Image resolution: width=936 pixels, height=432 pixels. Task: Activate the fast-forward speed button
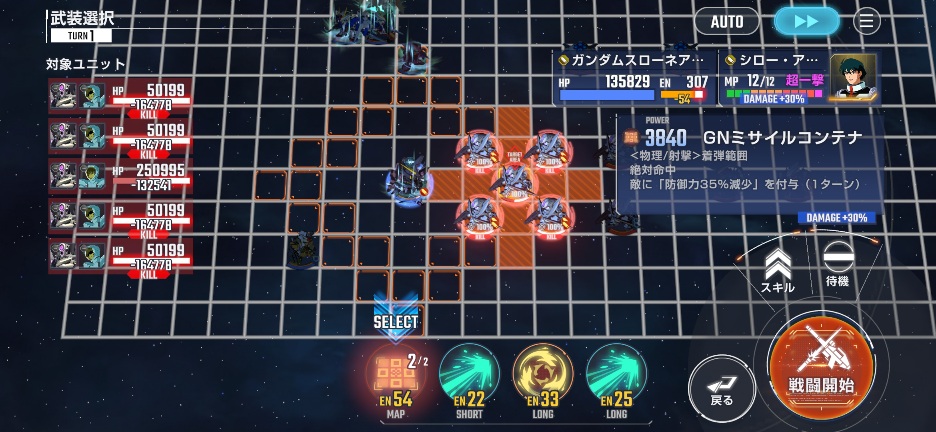(x=806, y=21)
